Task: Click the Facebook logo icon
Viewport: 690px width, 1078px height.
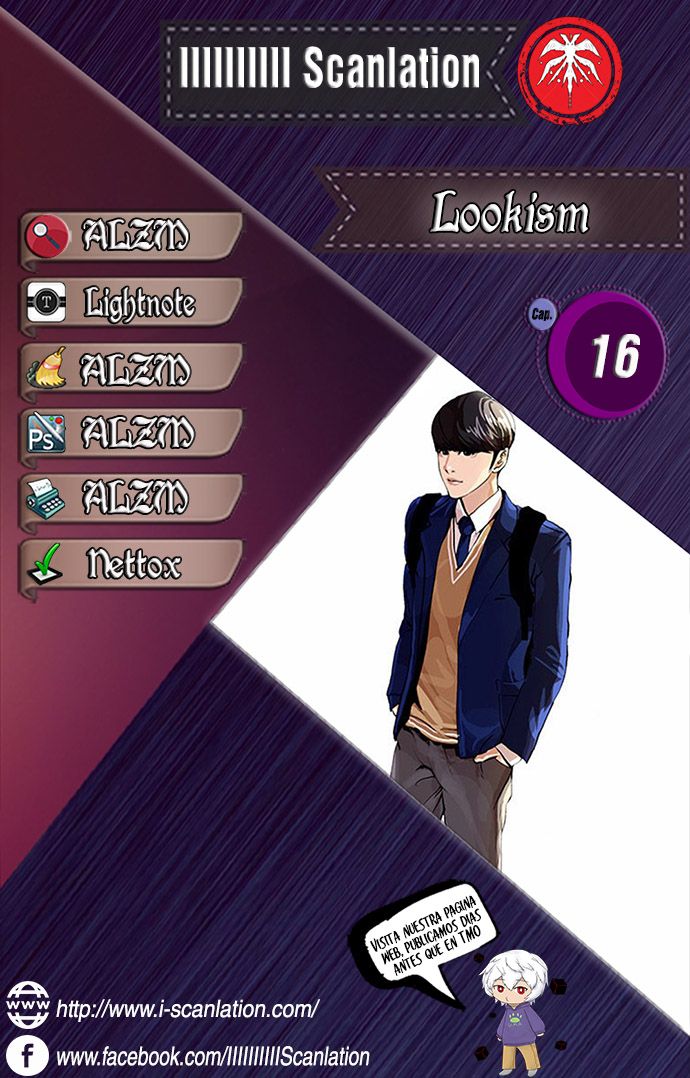Action: pos(27,1055)
